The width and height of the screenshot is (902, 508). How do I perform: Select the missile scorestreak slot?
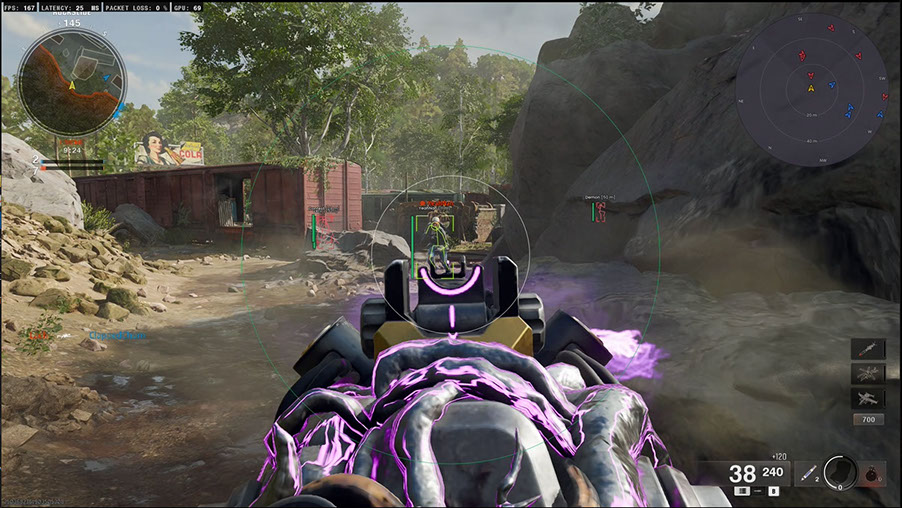pyautogui.click(x=867, y=350)
